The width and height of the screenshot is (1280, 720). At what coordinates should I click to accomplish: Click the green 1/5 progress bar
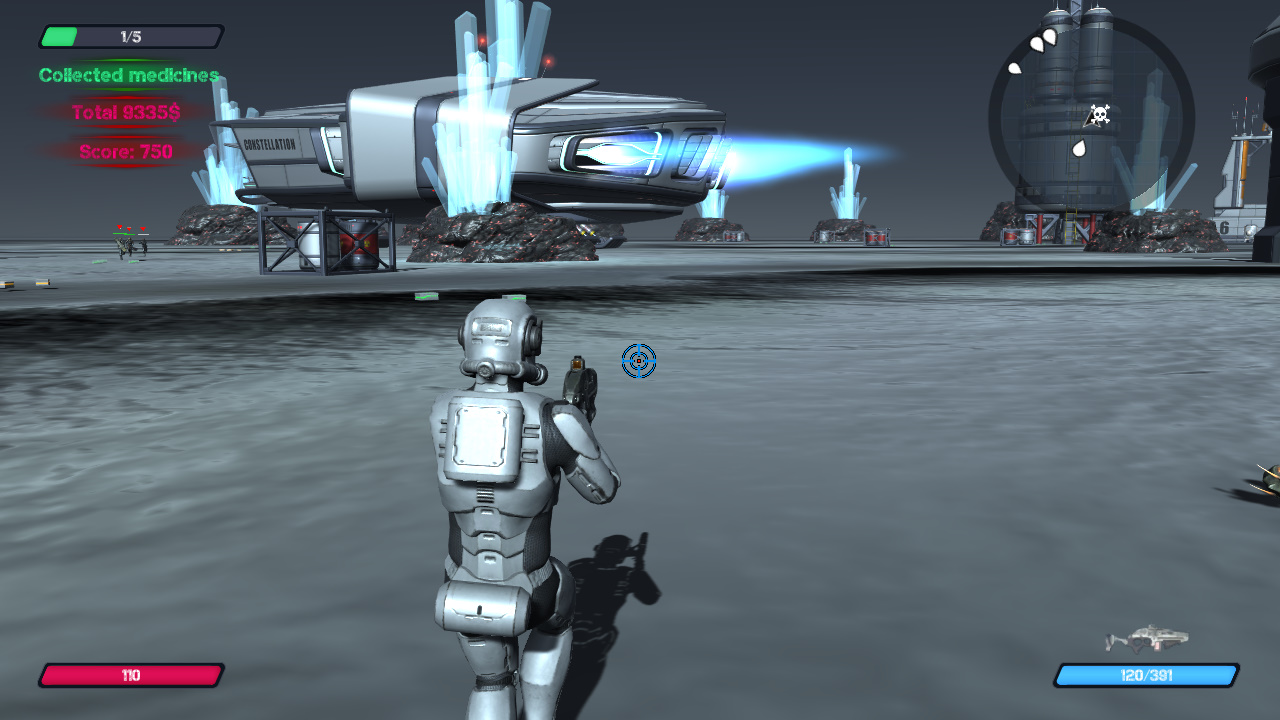pos(60,36)
